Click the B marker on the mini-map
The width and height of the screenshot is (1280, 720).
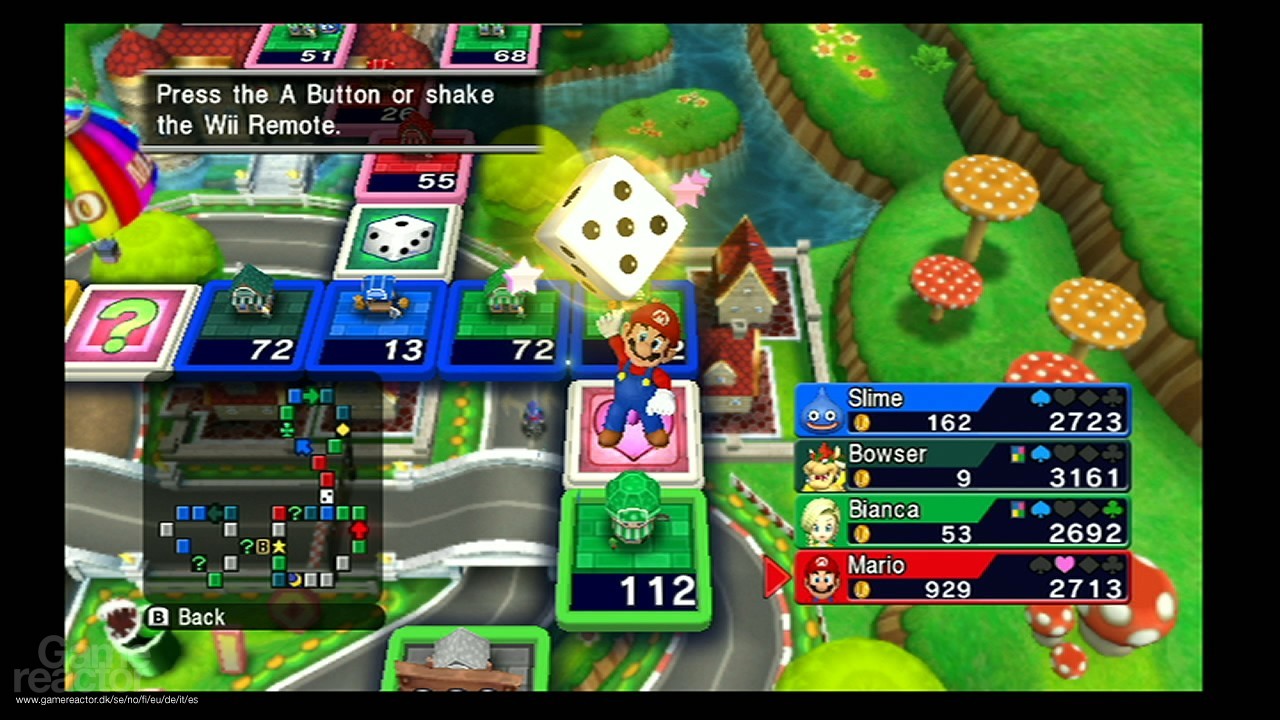coord(262,546)
